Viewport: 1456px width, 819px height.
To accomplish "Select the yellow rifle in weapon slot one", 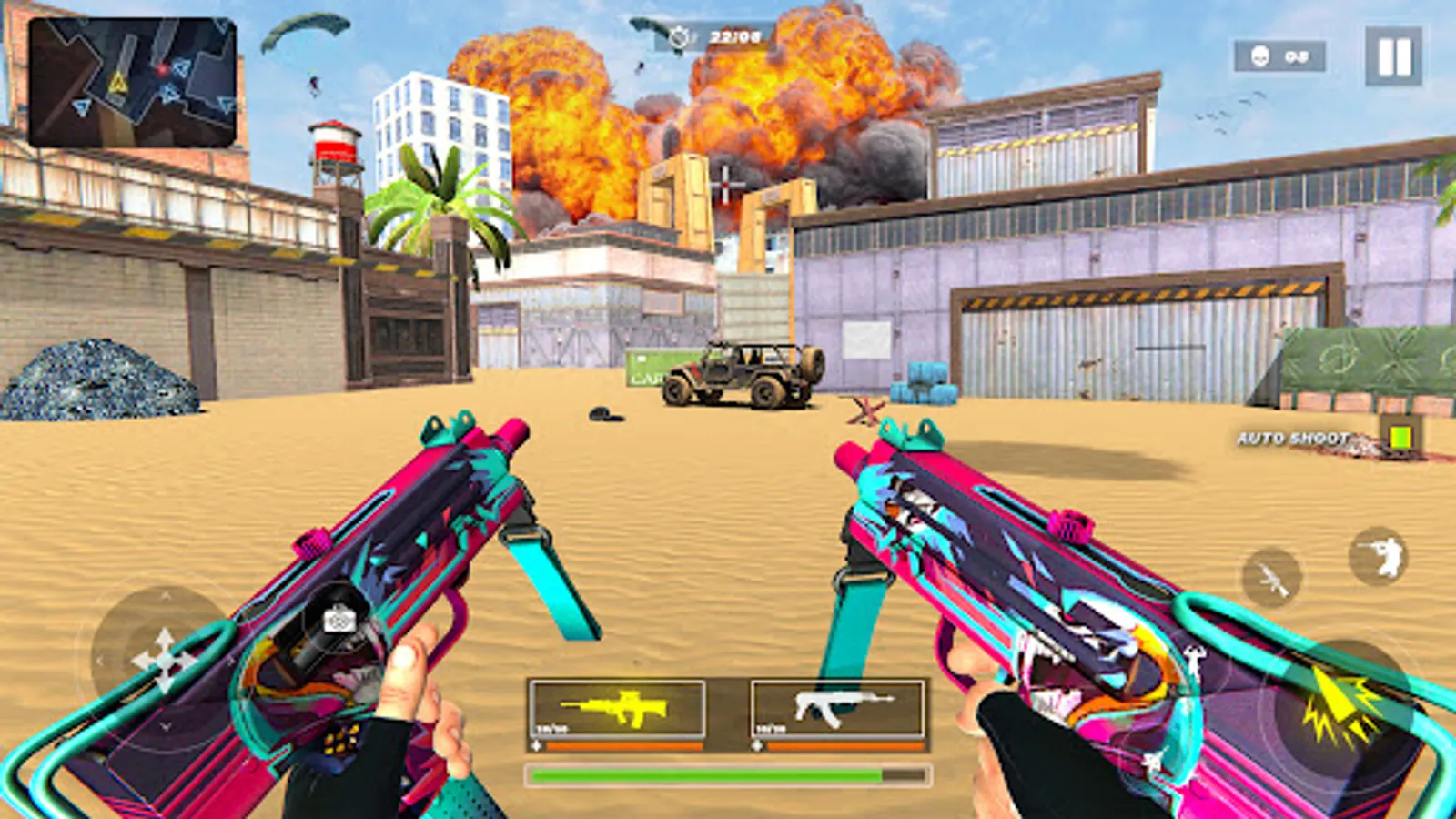I will tap(619, 710).
